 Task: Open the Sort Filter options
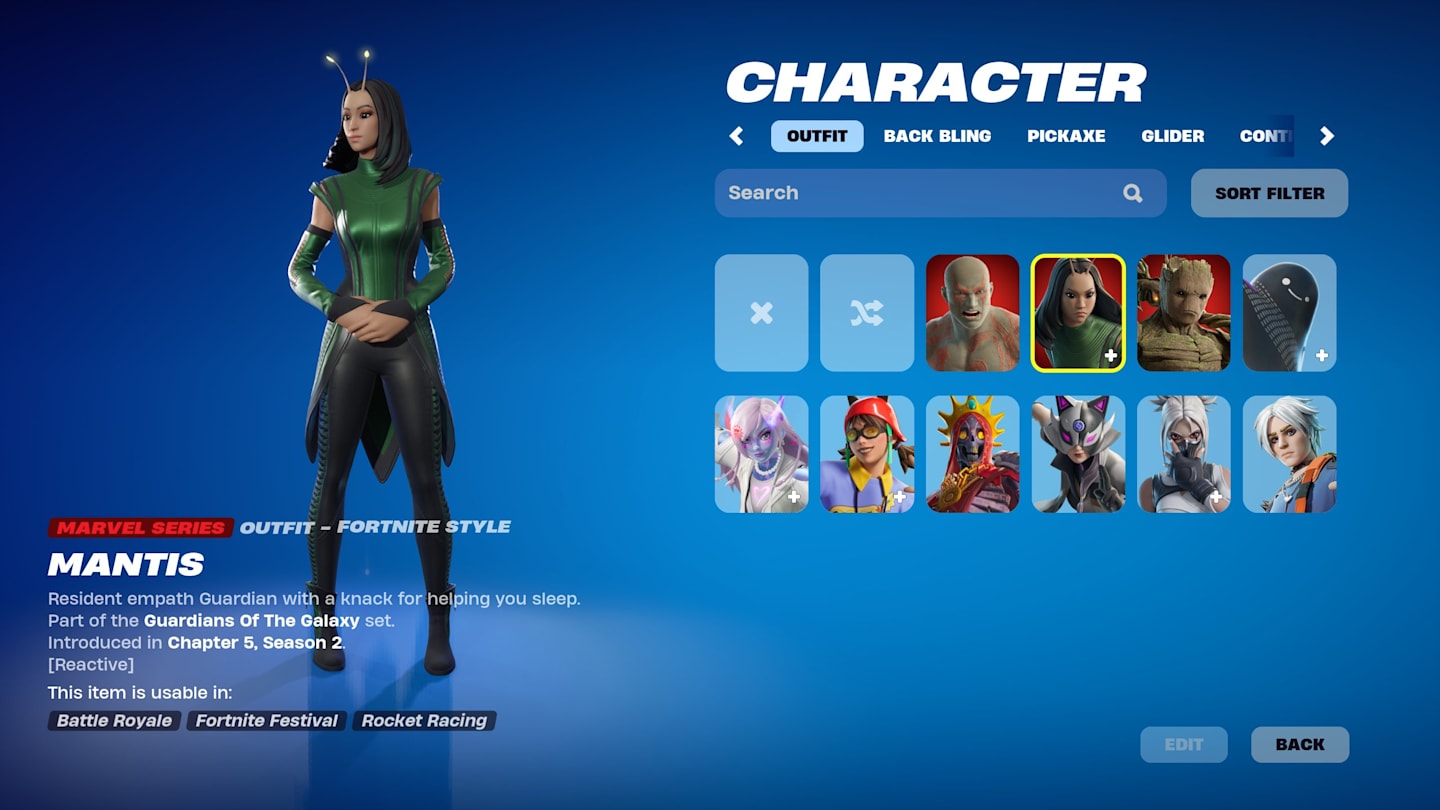tap(1269, 193)
